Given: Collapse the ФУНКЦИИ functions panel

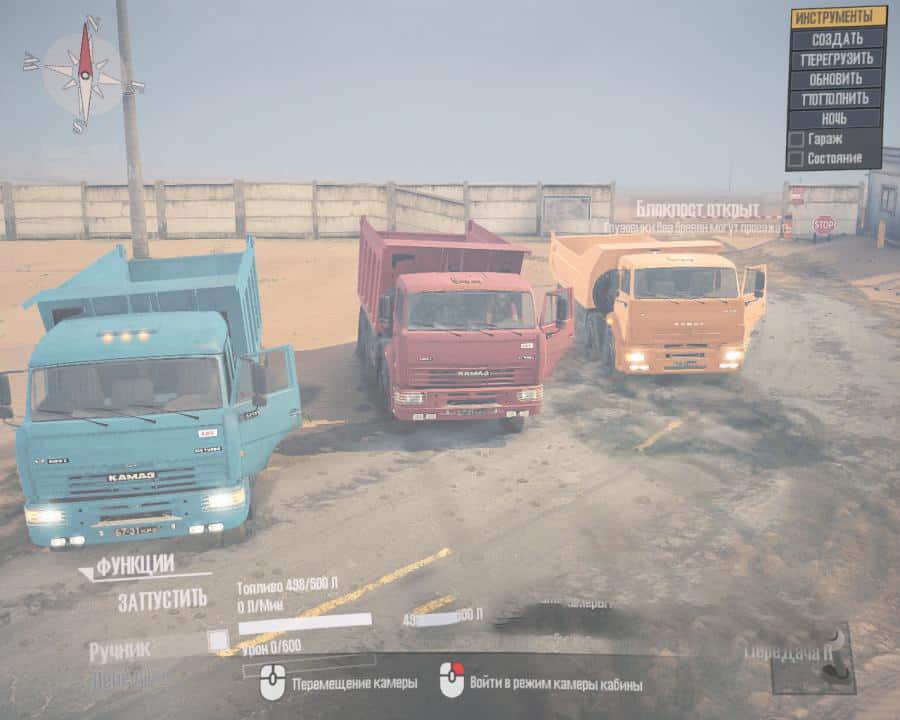Looking at the screenshot, I should click(136, 566).
